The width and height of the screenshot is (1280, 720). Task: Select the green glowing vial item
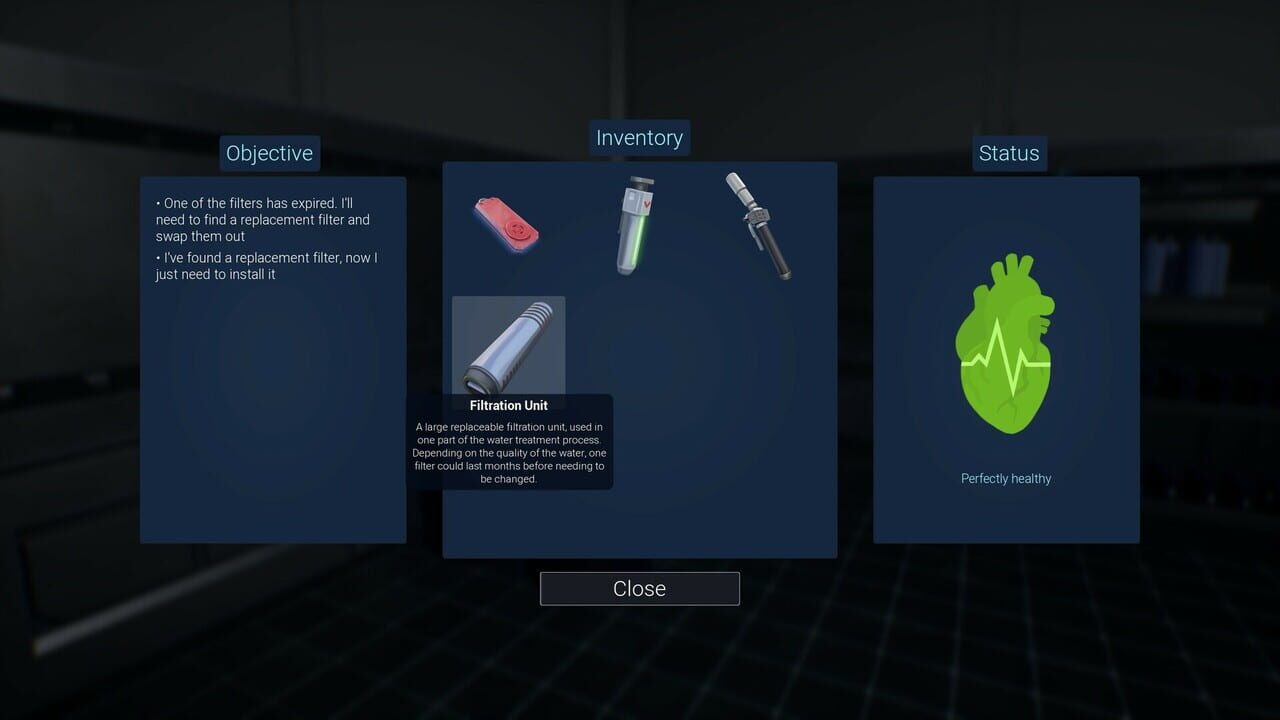point(637,224)
